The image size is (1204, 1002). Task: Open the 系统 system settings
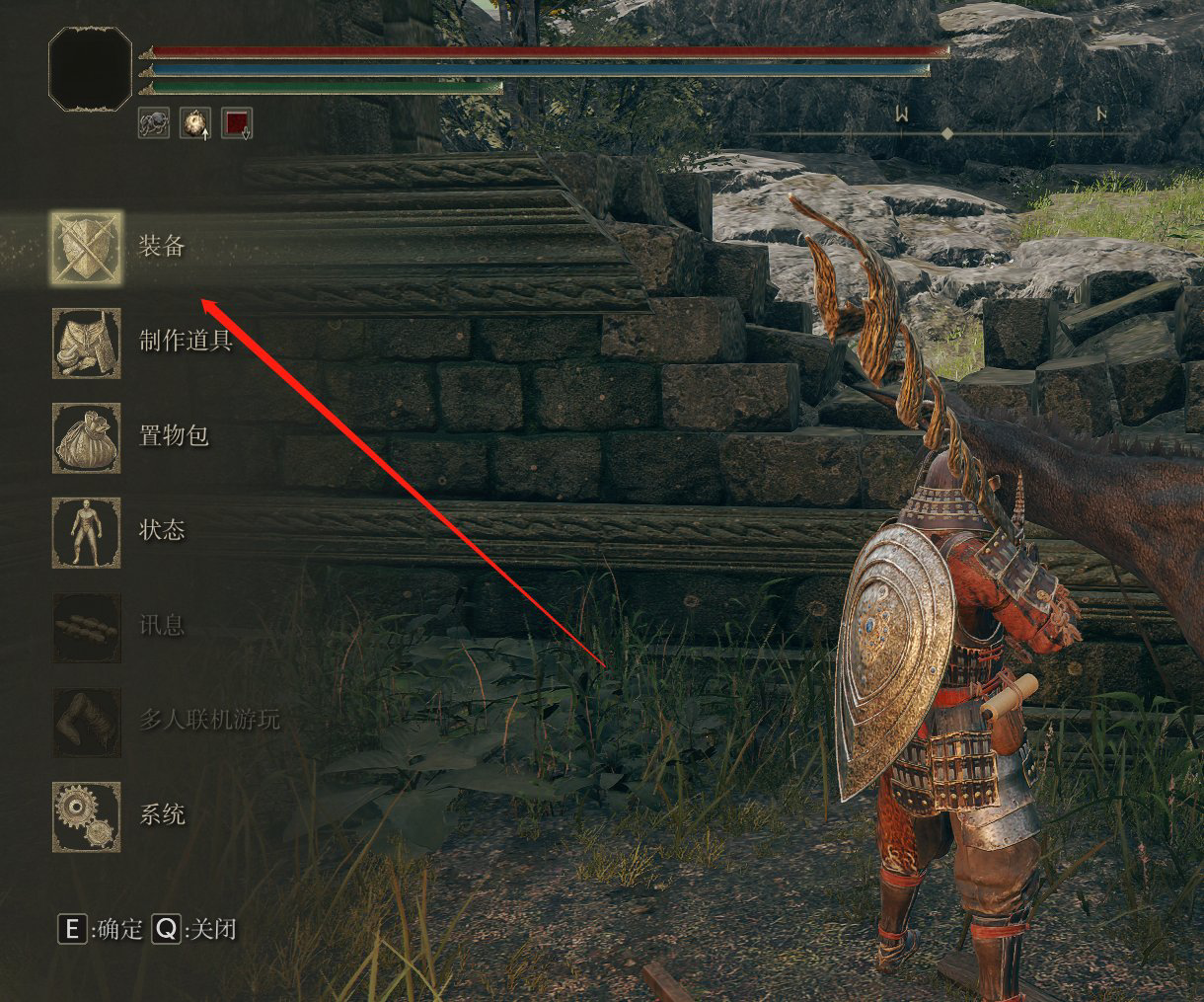(87, 816)
